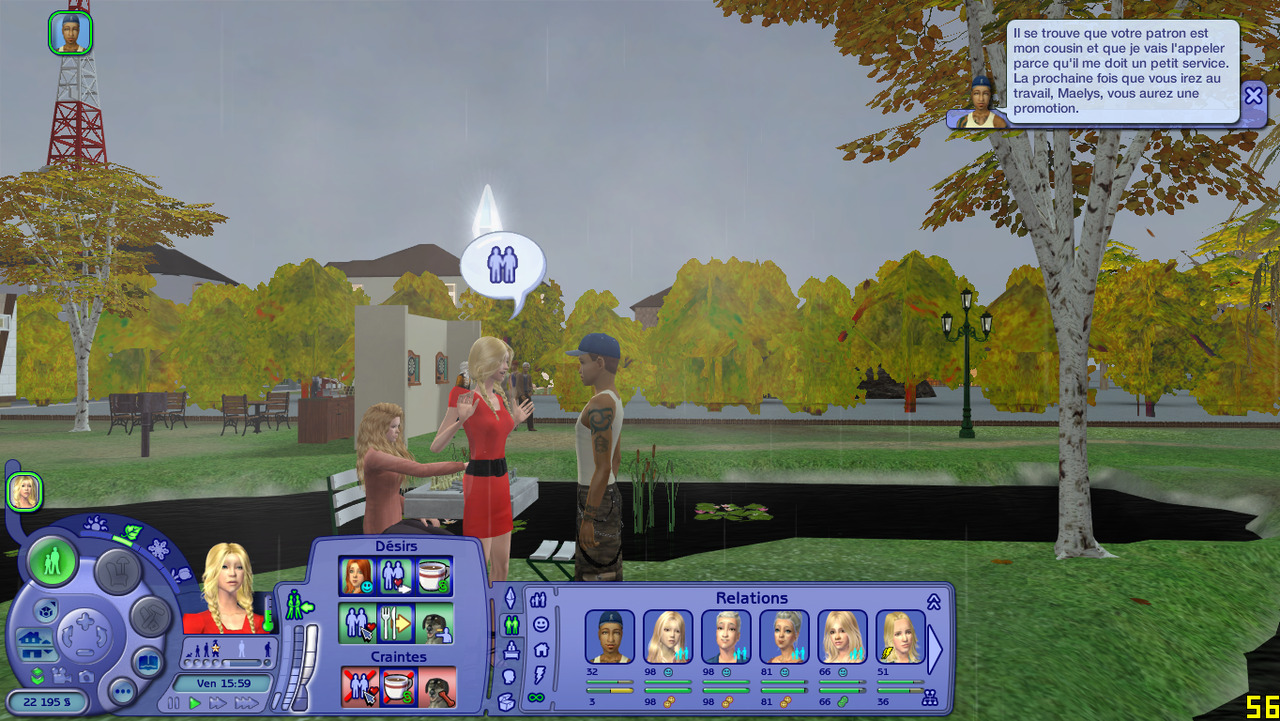This screenshot has height=721, width=1280.
Task: Show next relationships with the right arrow
Action: pos(935,650)
